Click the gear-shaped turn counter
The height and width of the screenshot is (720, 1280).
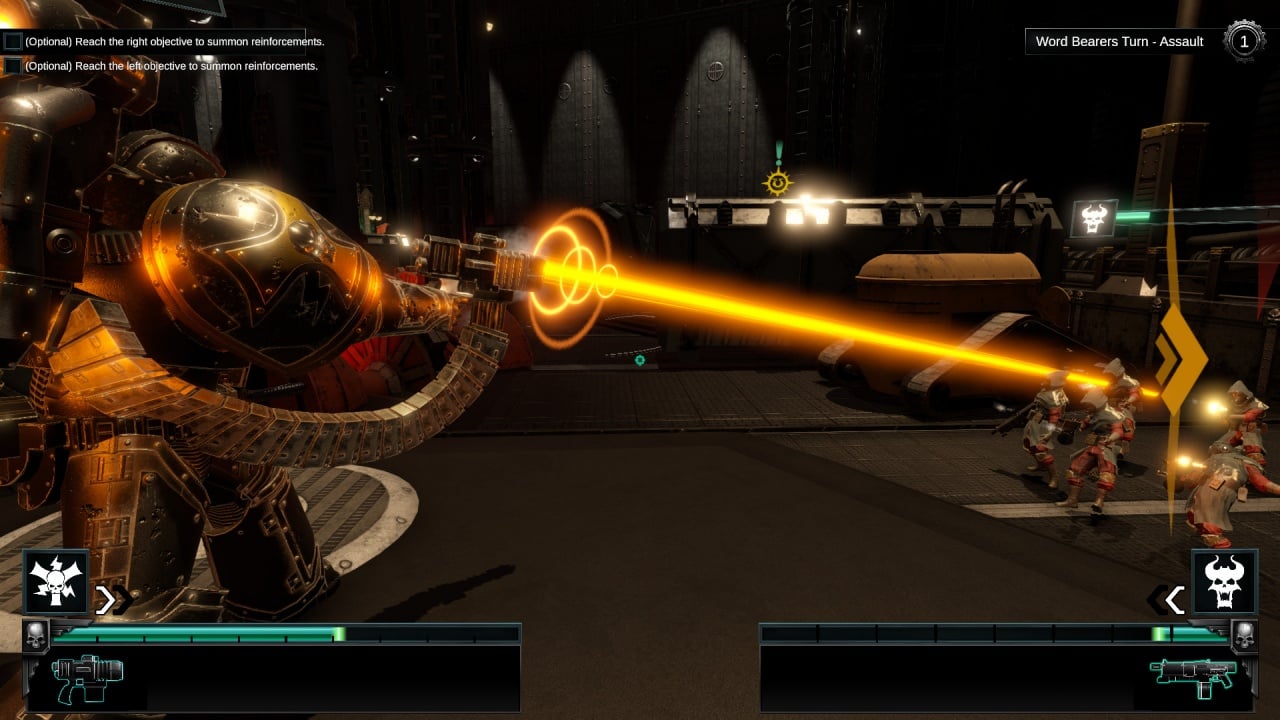pyautogui.click(x=1243, y=41)
